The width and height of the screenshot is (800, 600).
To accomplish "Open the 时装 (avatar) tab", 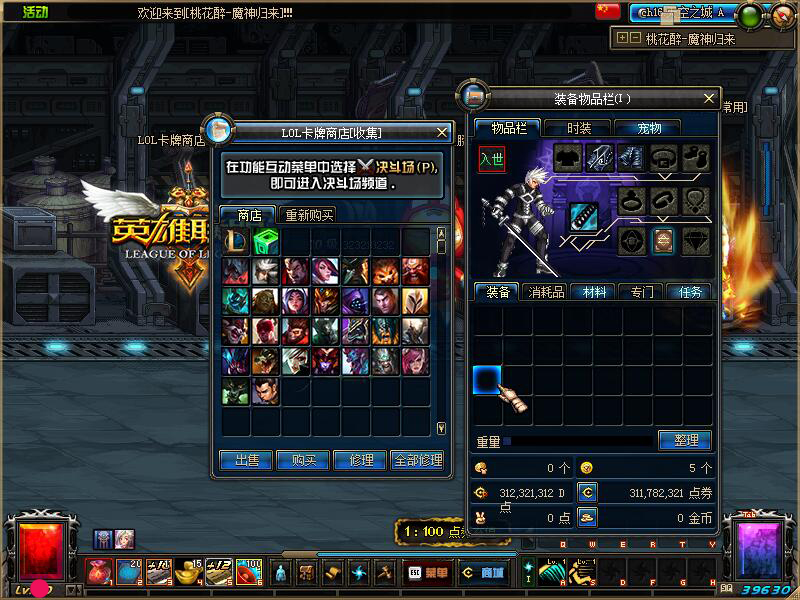I will [x=579, y=128].
